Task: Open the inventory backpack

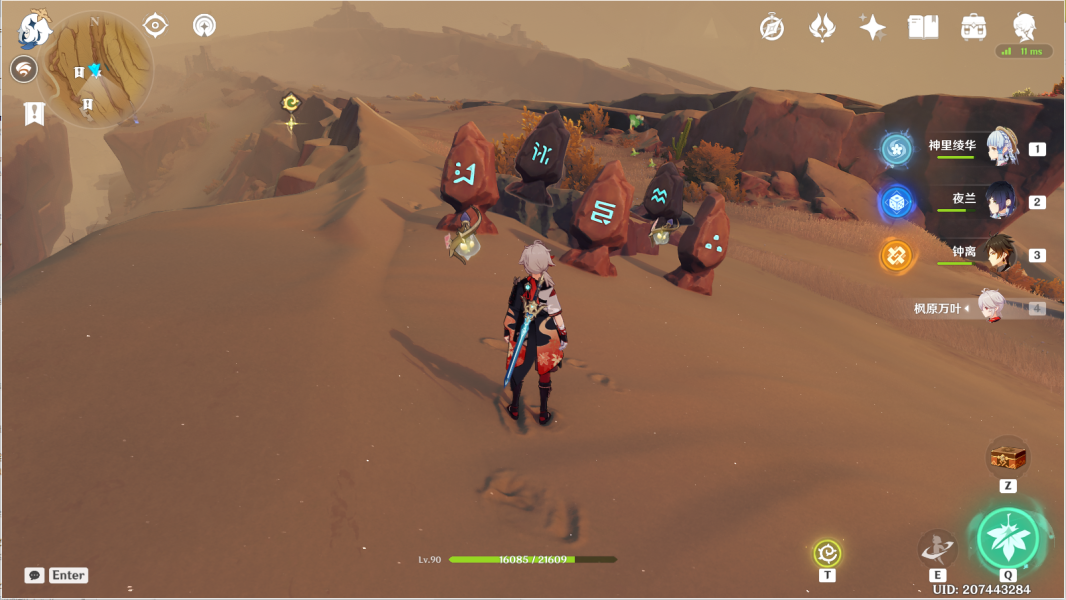Action: click(x=973, y=27)
